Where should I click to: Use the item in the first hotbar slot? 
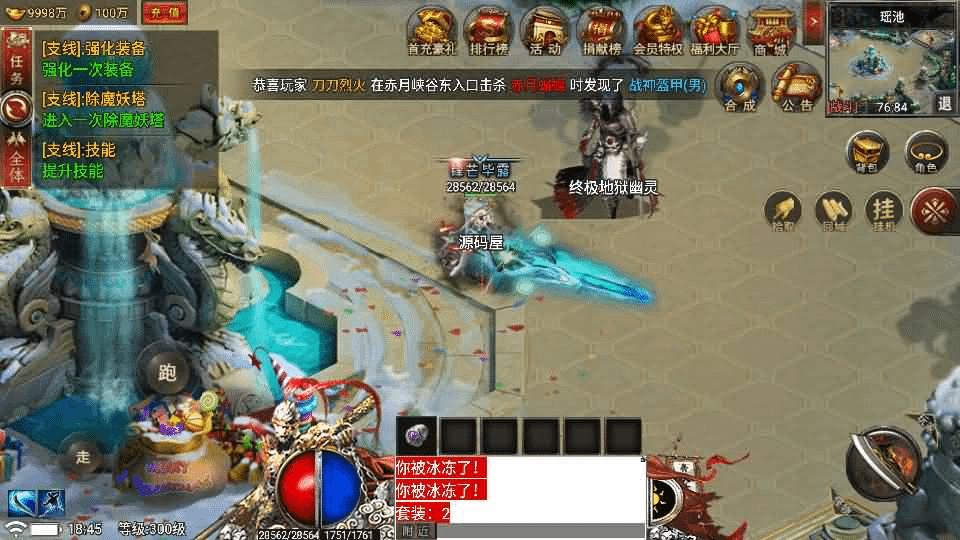click(417, 435)
